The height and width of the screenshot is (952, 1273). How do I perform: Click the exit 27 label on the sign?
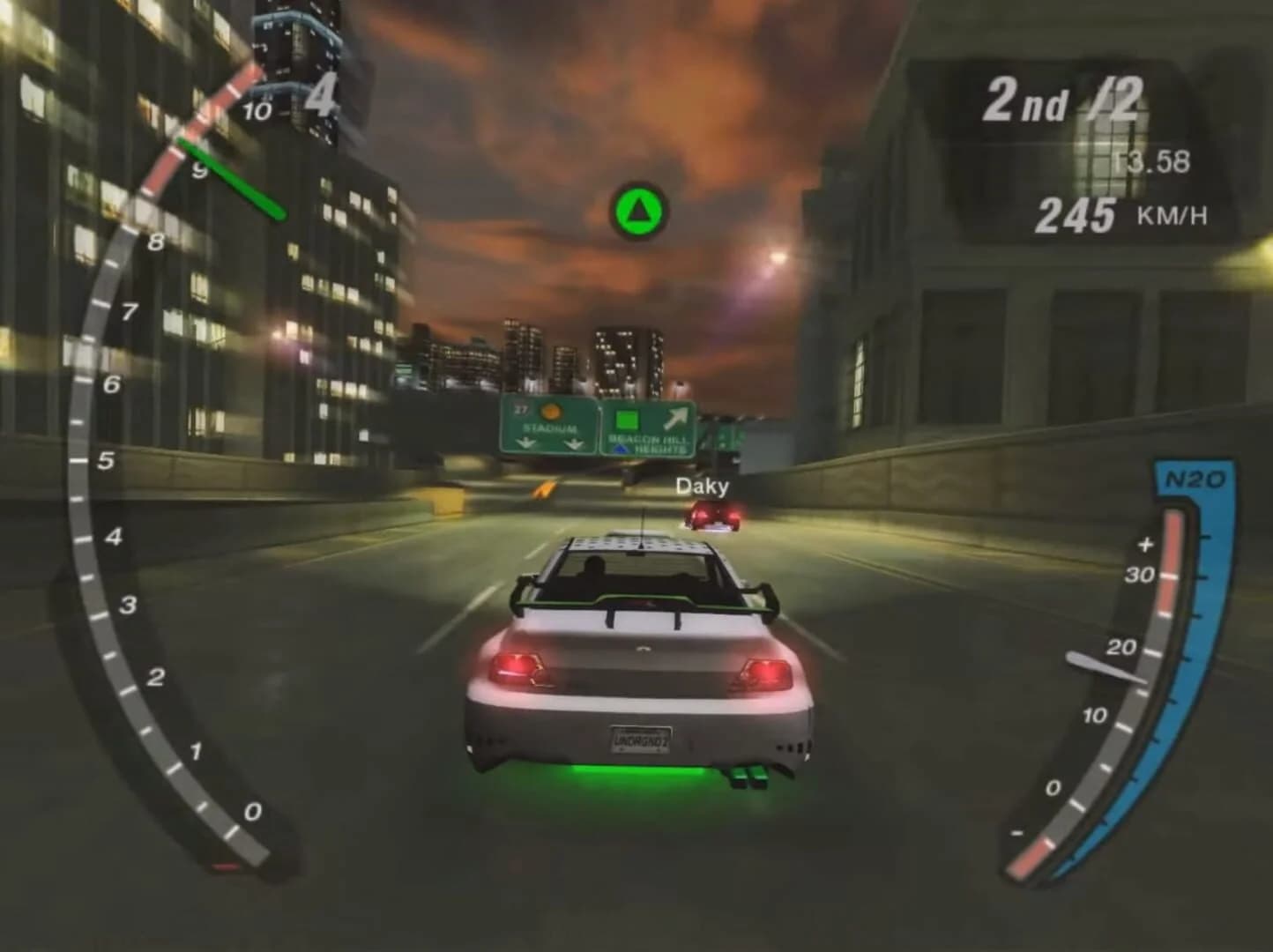(x=520, y=409)
